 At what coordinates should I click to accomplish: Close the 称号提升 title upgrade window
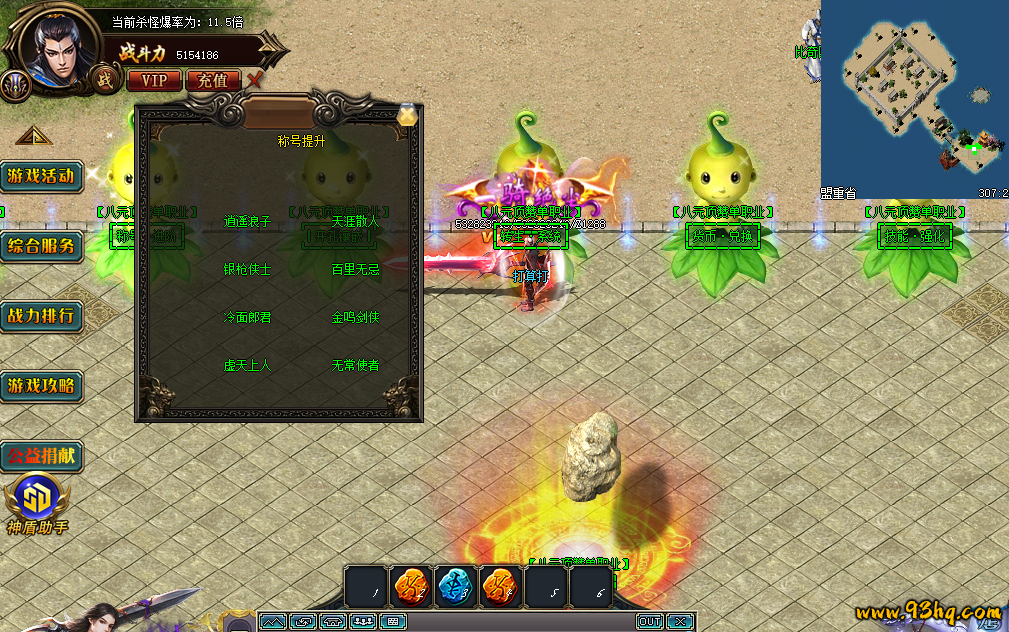click(407, 115)
